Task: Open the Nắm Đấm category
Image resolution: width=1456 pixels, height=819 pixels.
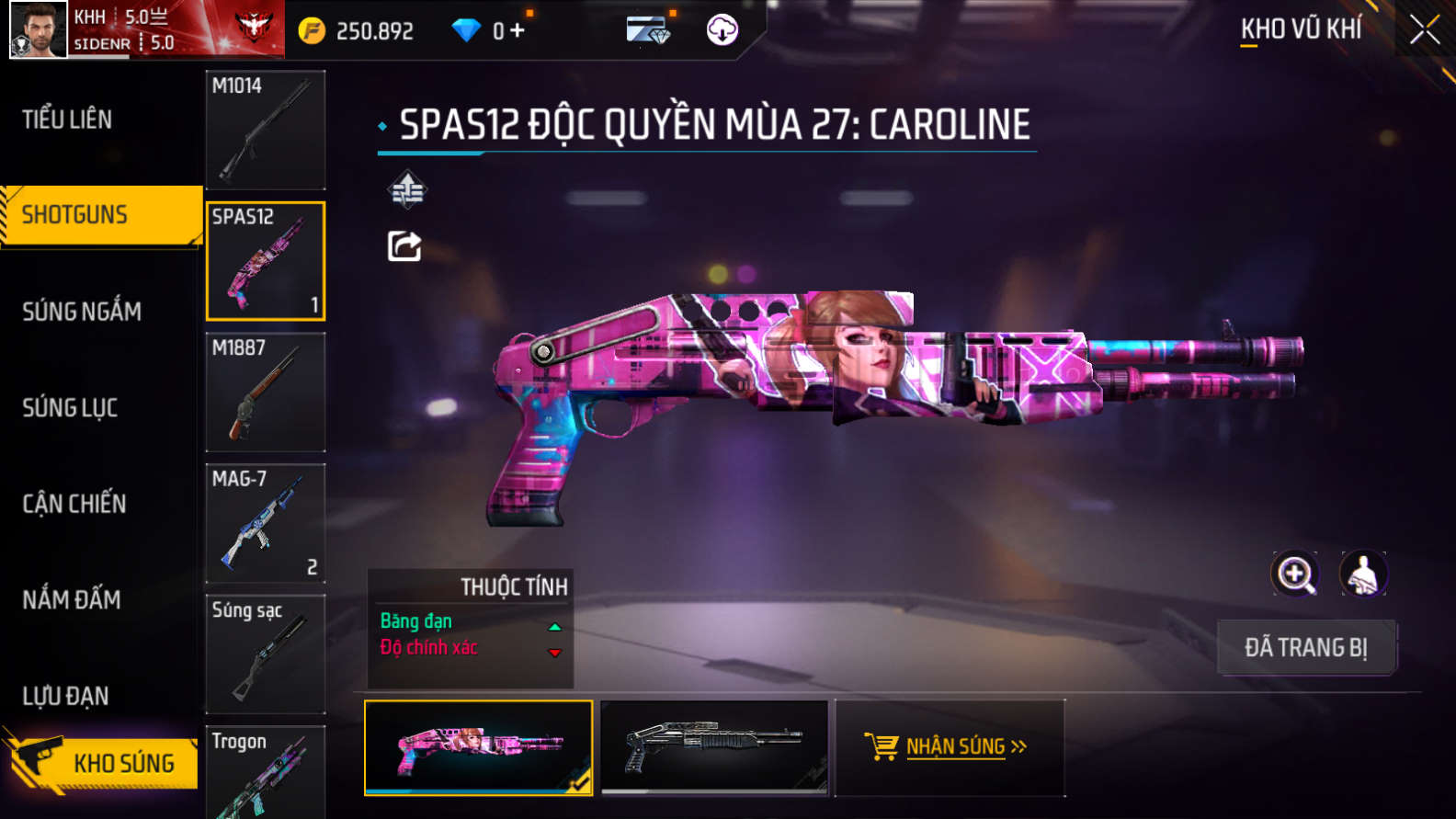Action: 72,600
